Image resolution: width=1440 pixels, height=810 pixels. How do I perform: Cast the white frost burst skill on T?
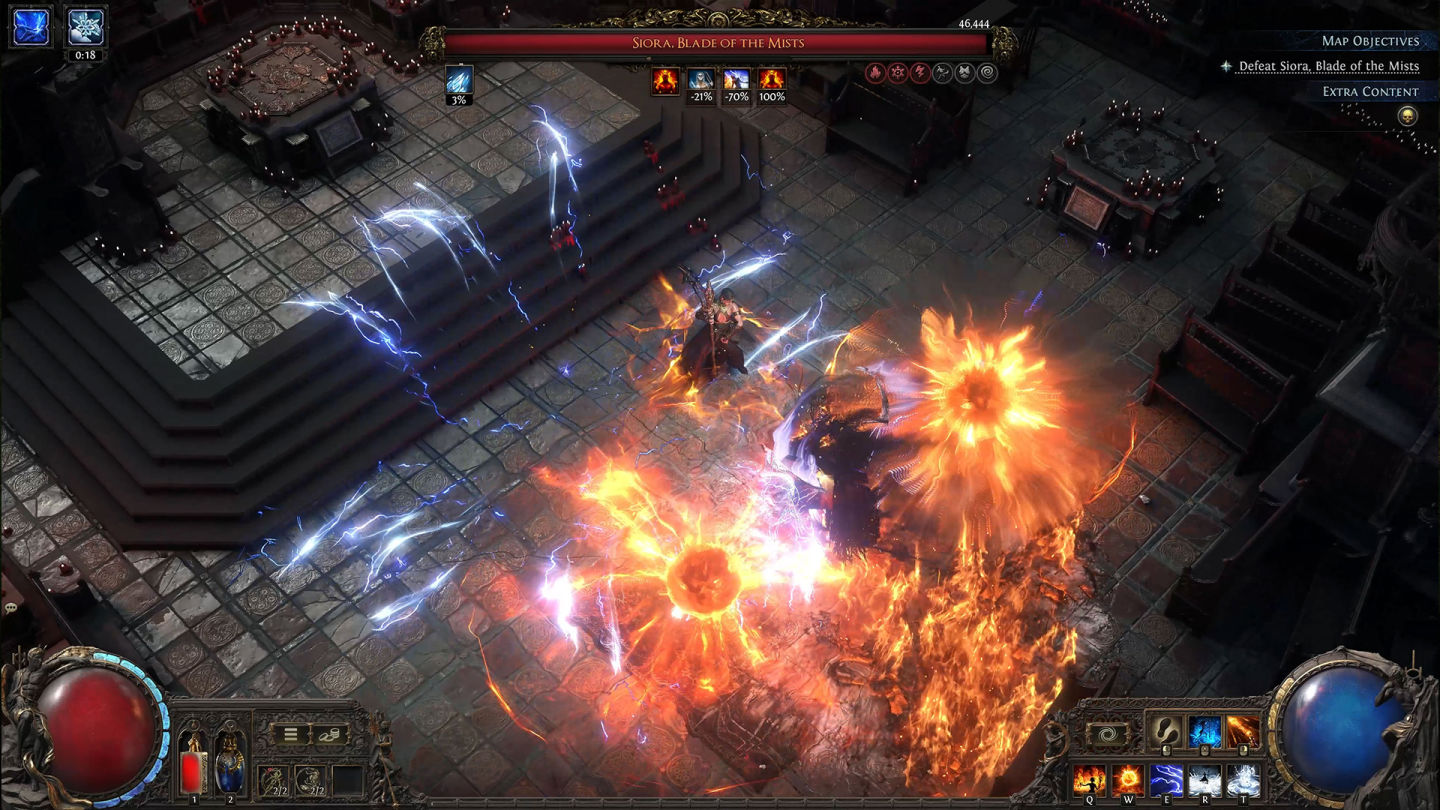click(x=1243, y=778)
